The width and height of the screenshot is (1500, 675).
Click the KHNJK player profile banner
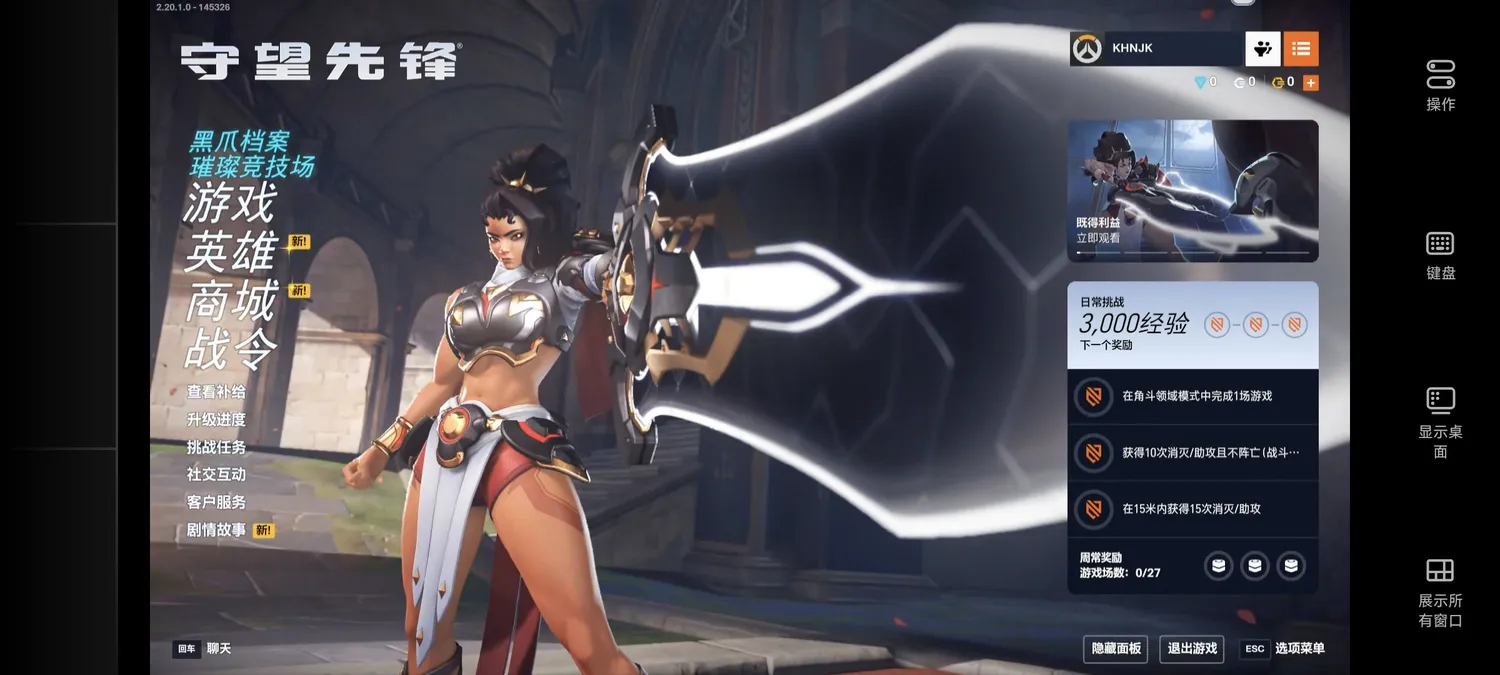[x=1155, y=48]
